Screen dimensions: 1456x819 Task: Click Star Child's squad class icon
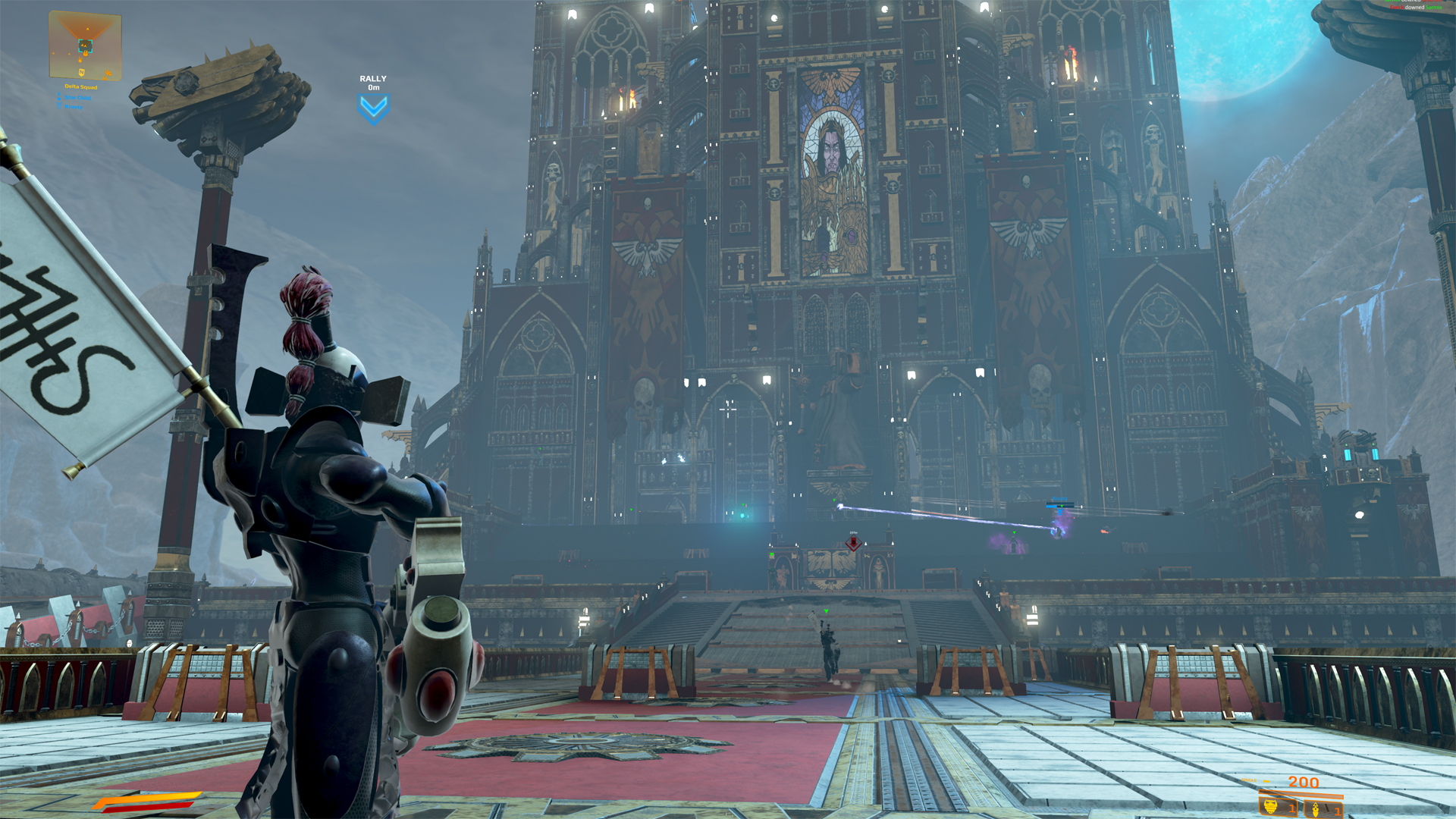click(x=59, y=97)
